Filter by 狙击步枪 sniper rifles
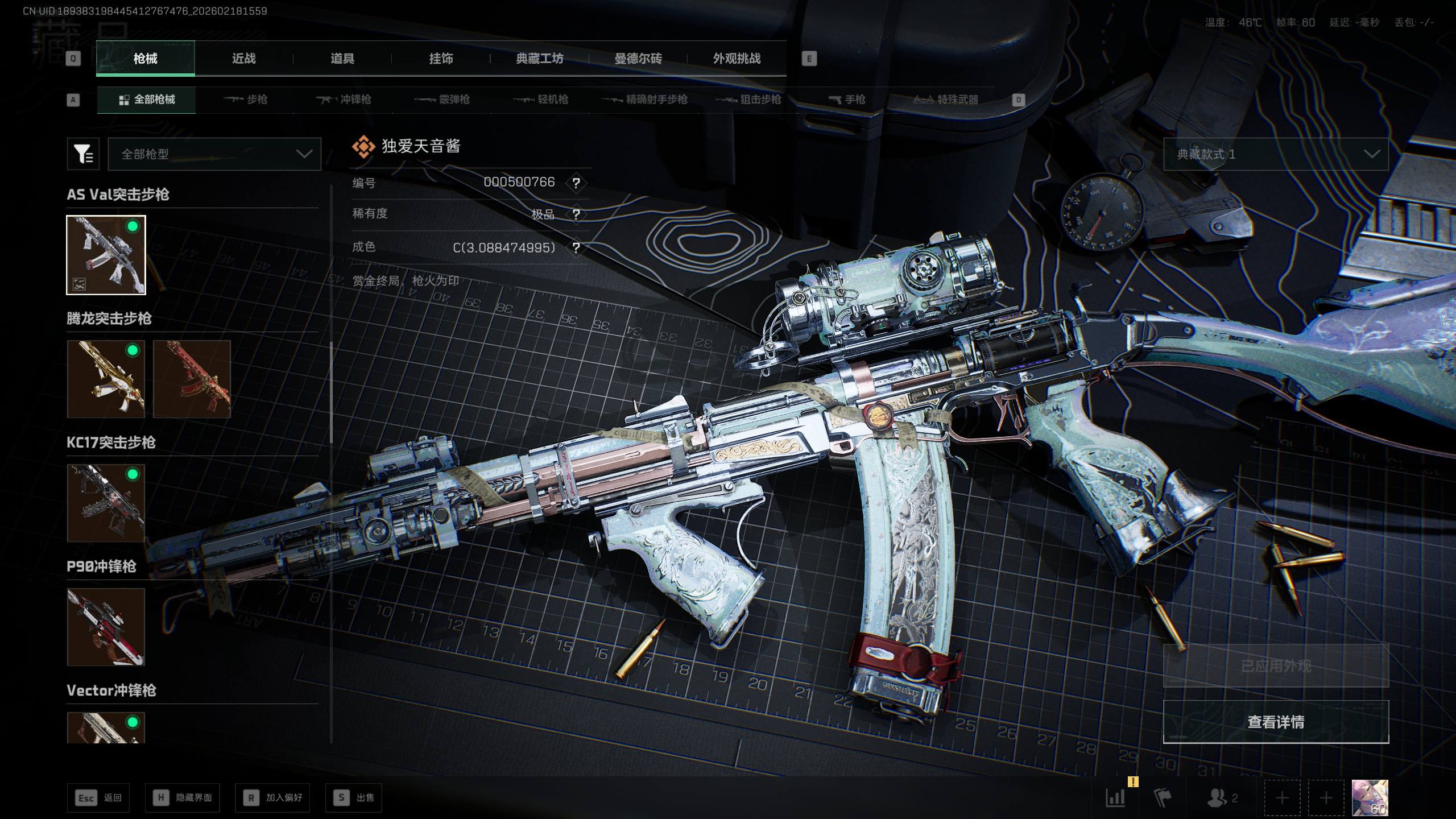Viewport: 1456px width, 819px height. (748, 100)
